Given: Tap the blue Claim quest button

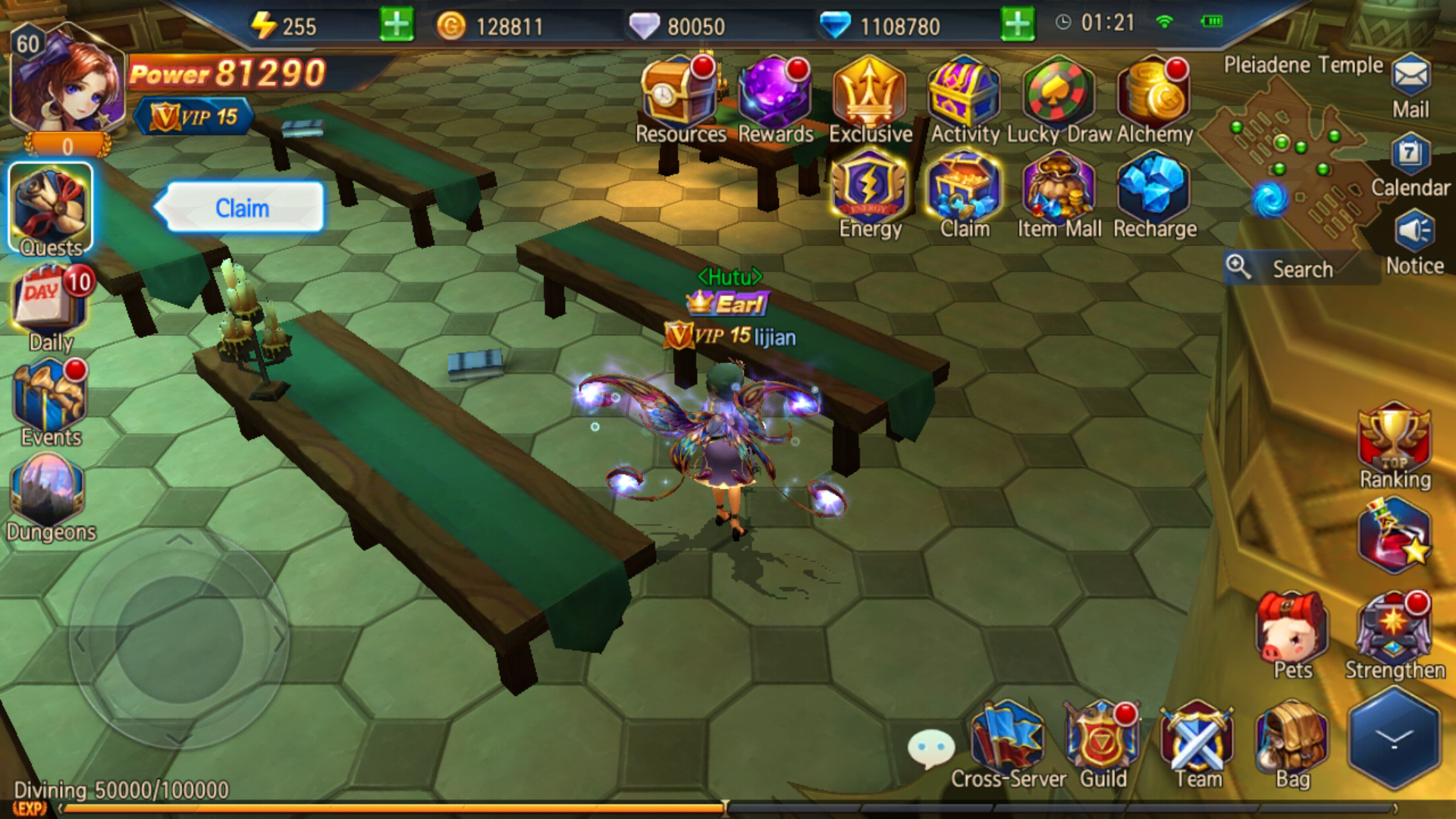Looking at the screenshot, I should (243, 207).
